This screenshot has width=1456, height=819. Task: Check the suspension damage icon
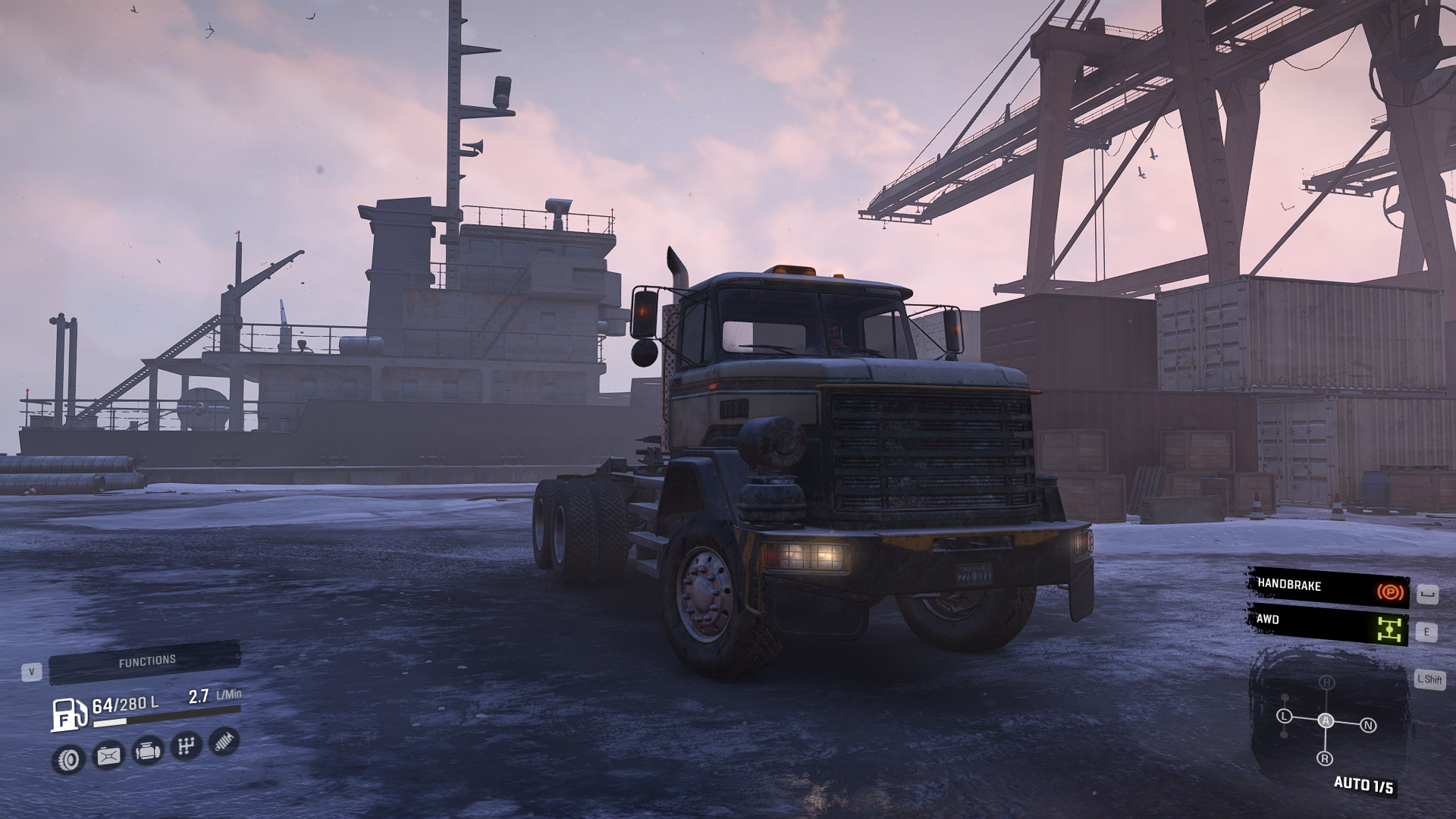pos(224,741)
